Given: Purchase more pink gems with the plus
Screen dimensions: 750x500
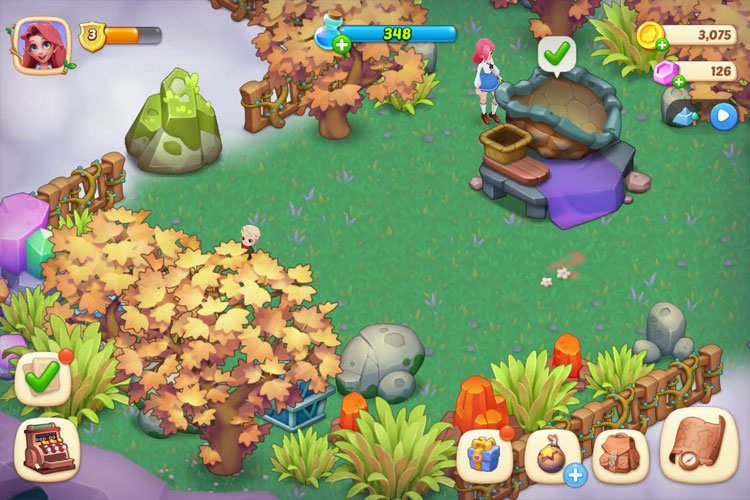Looking at the screenshot, I should [x=679, y=81].
